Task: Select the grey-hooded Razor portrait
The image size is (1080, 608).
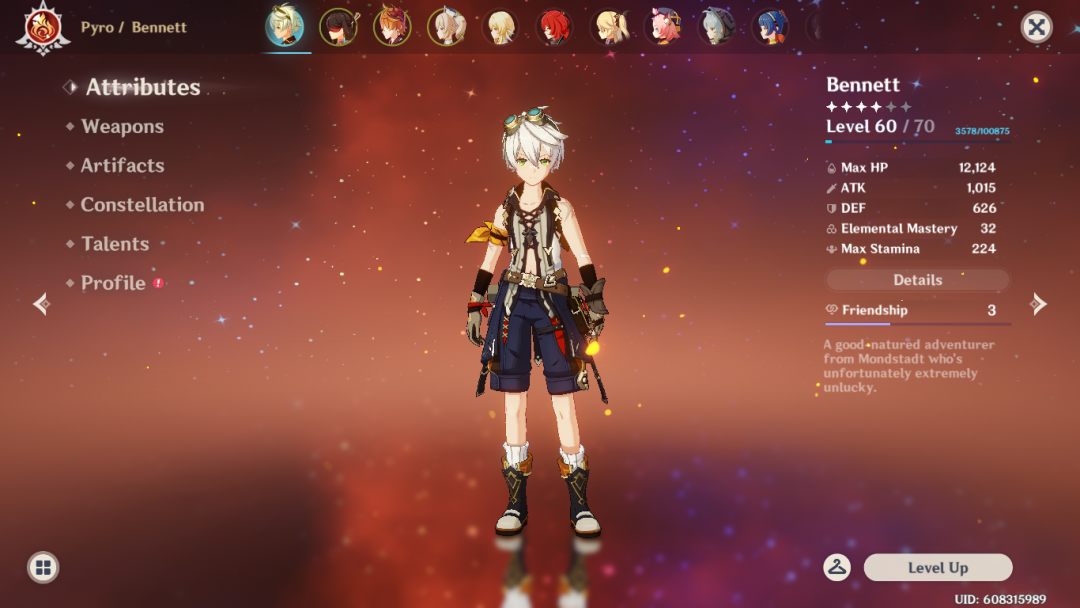Action: [716, 27]
